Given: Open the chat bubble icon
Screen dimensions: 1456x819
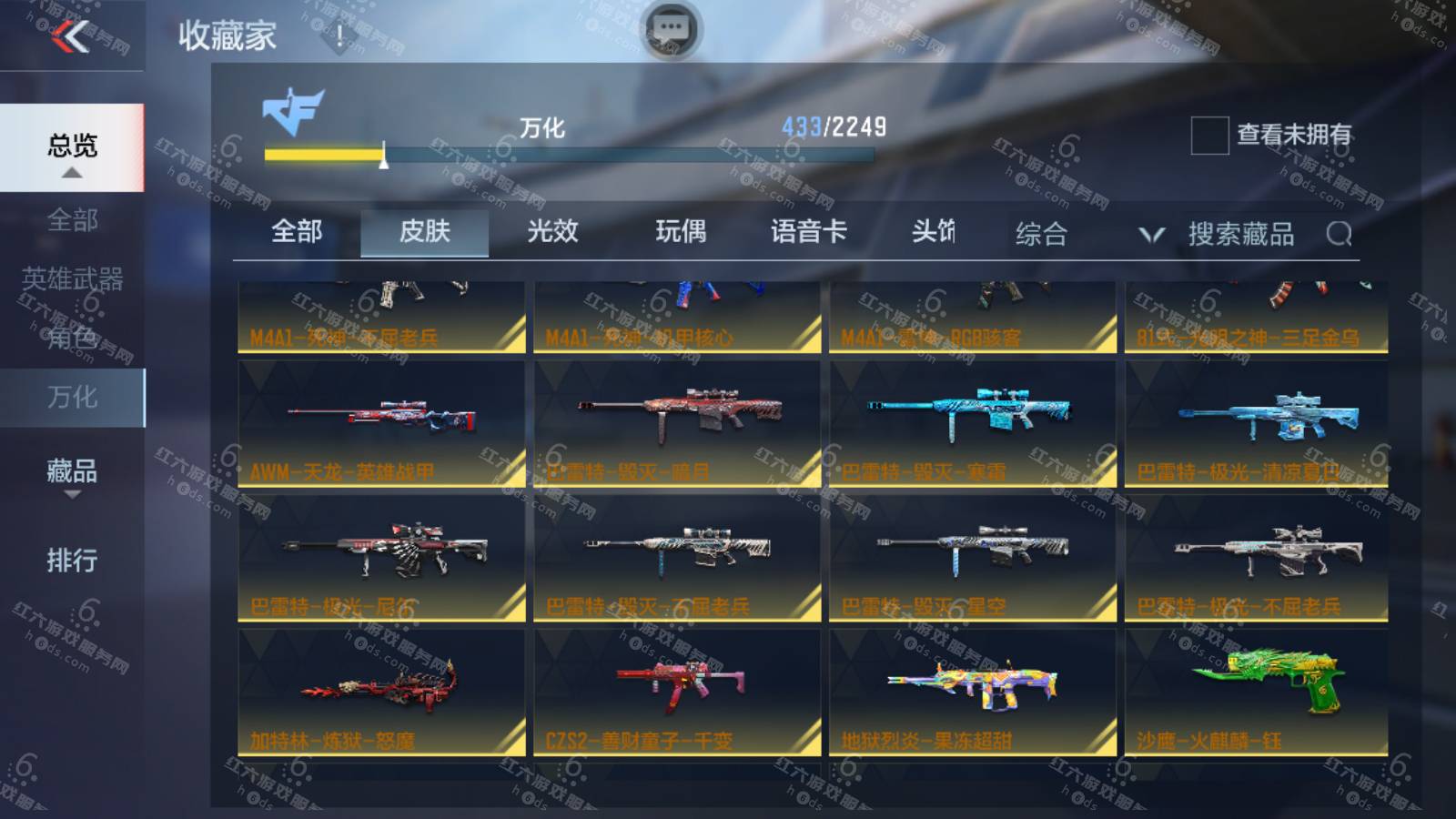Looking at the screenshot, I should 672,29.
